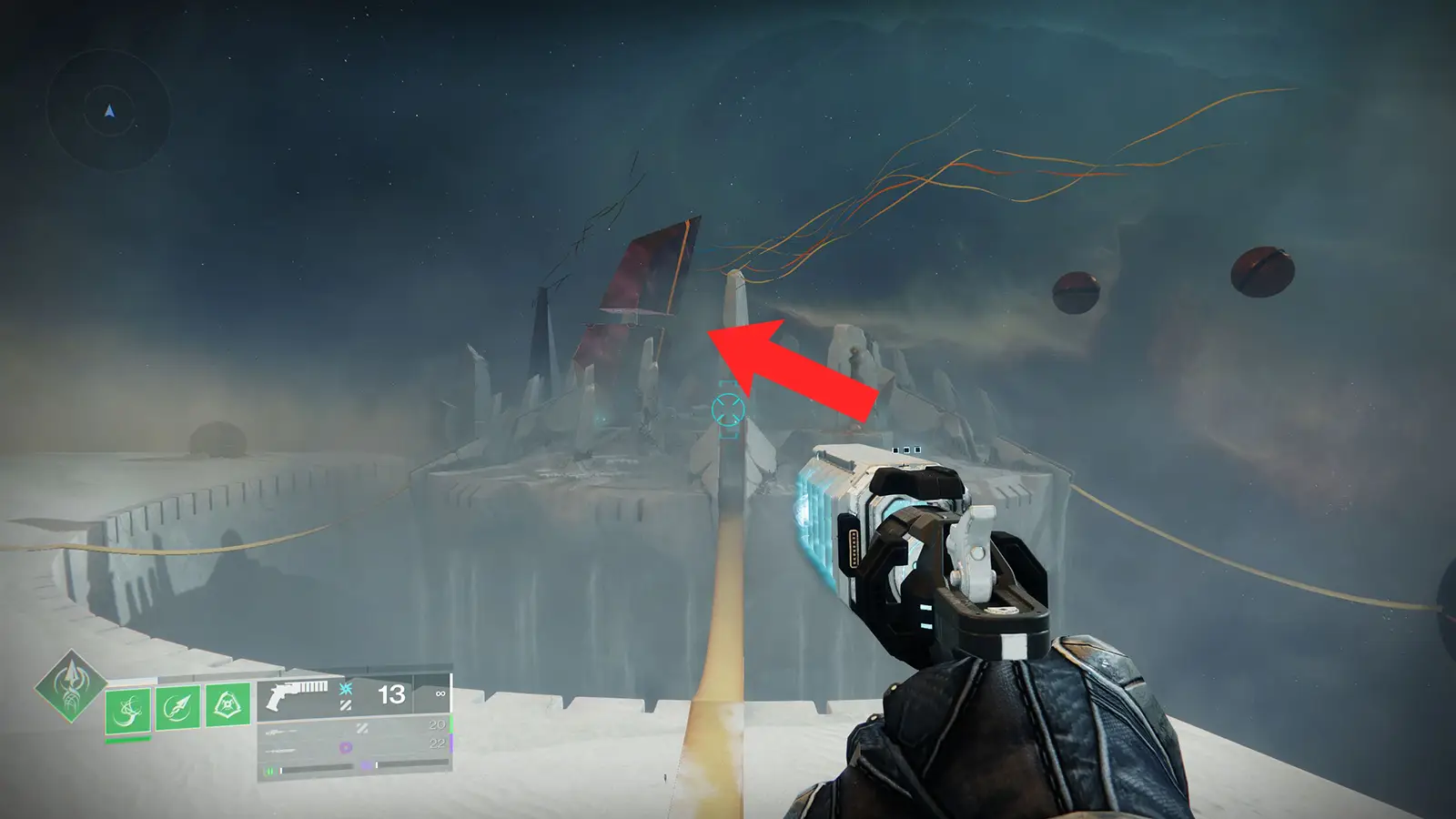Click the blue Stasis element snowflake icon
Screen dimensions: 1456x819
346,690
